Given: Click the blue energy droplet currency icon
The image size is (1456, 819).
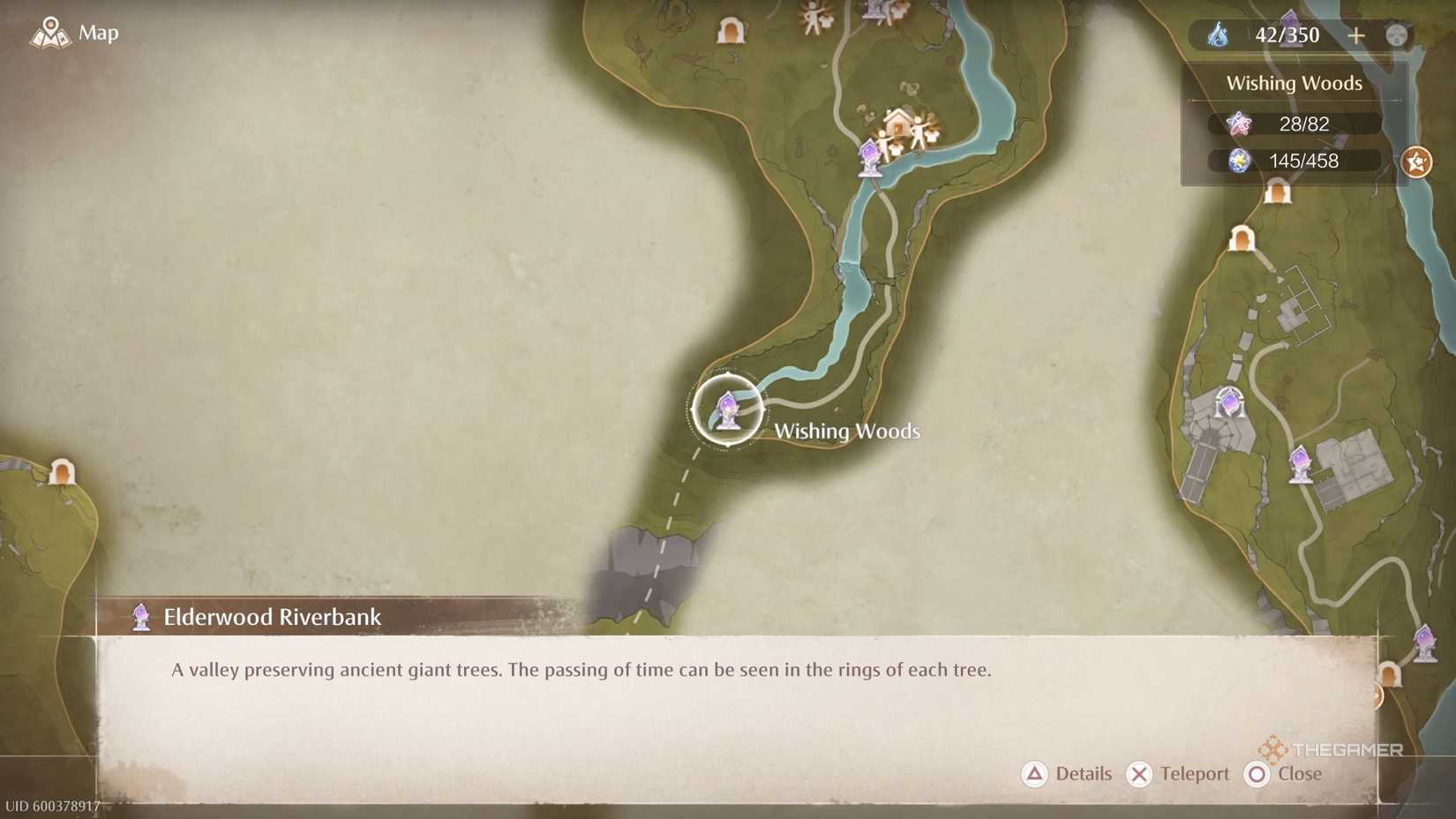Looking at the screenshot, I should click(1220, 35).
